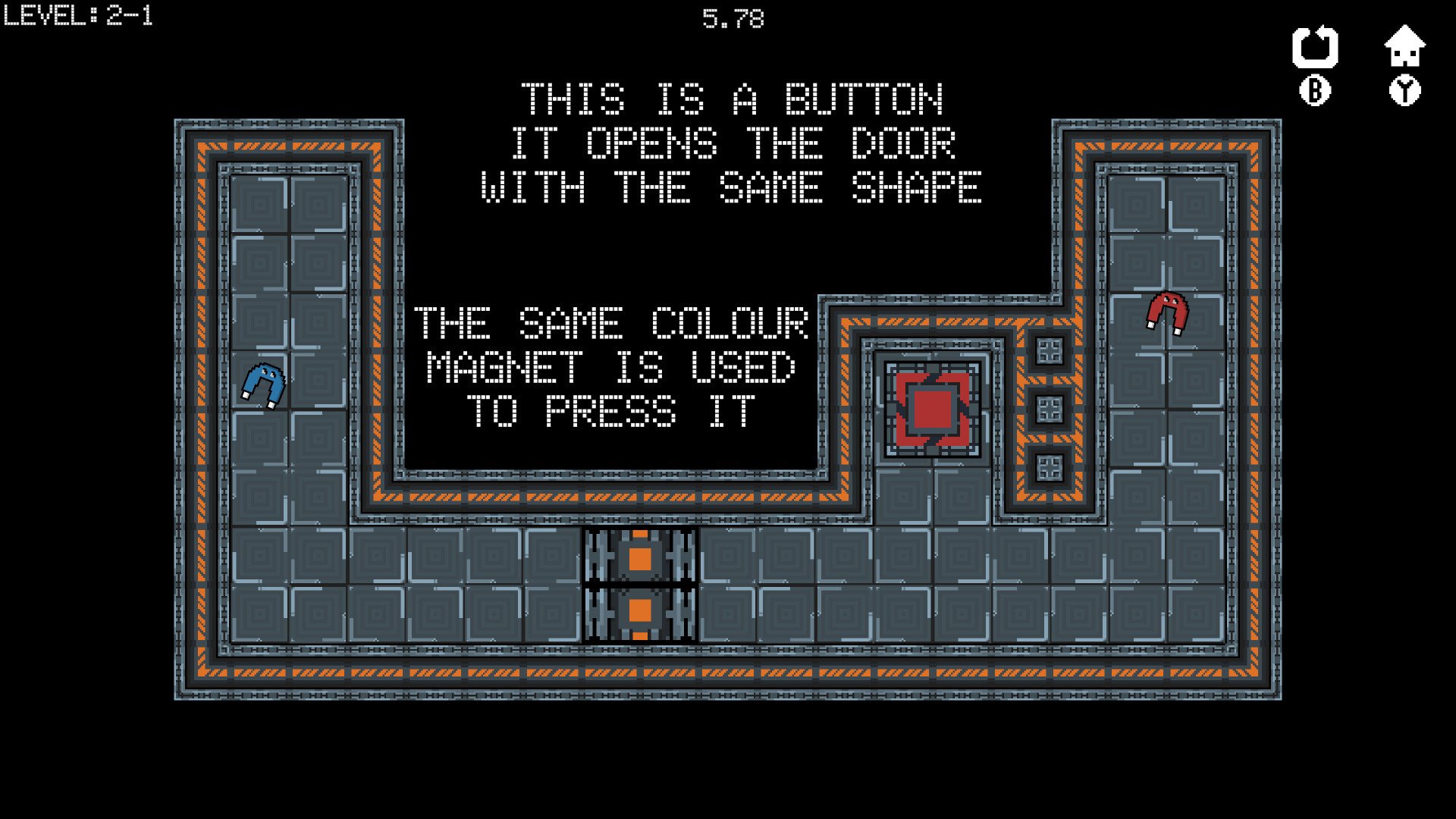Click the upper orange door segment
The image size is (1456, 819).
pos(641,558)
